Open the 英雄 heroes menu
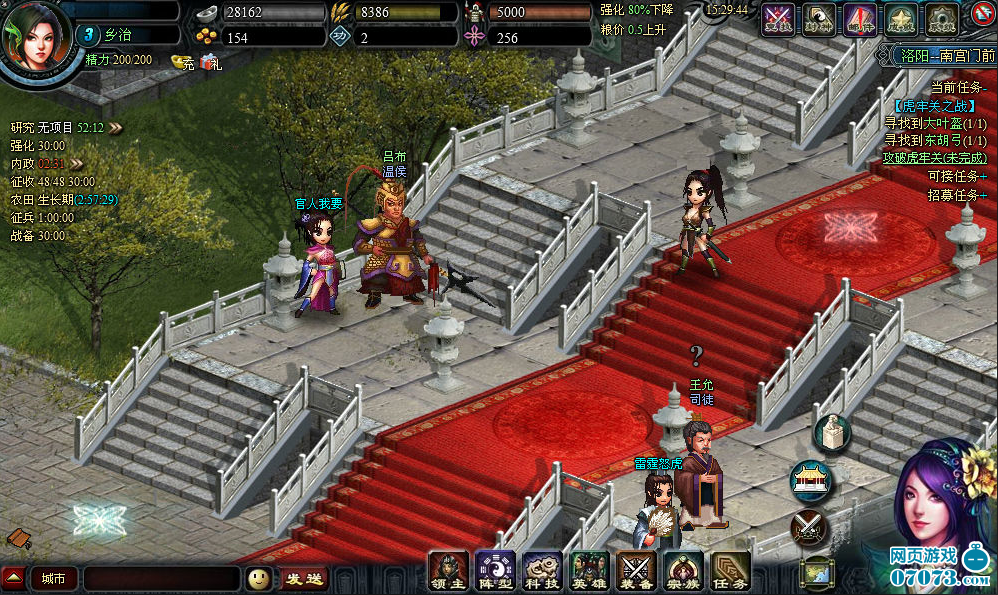The width and height of the screenshot is (998, 595). [589, 570]
